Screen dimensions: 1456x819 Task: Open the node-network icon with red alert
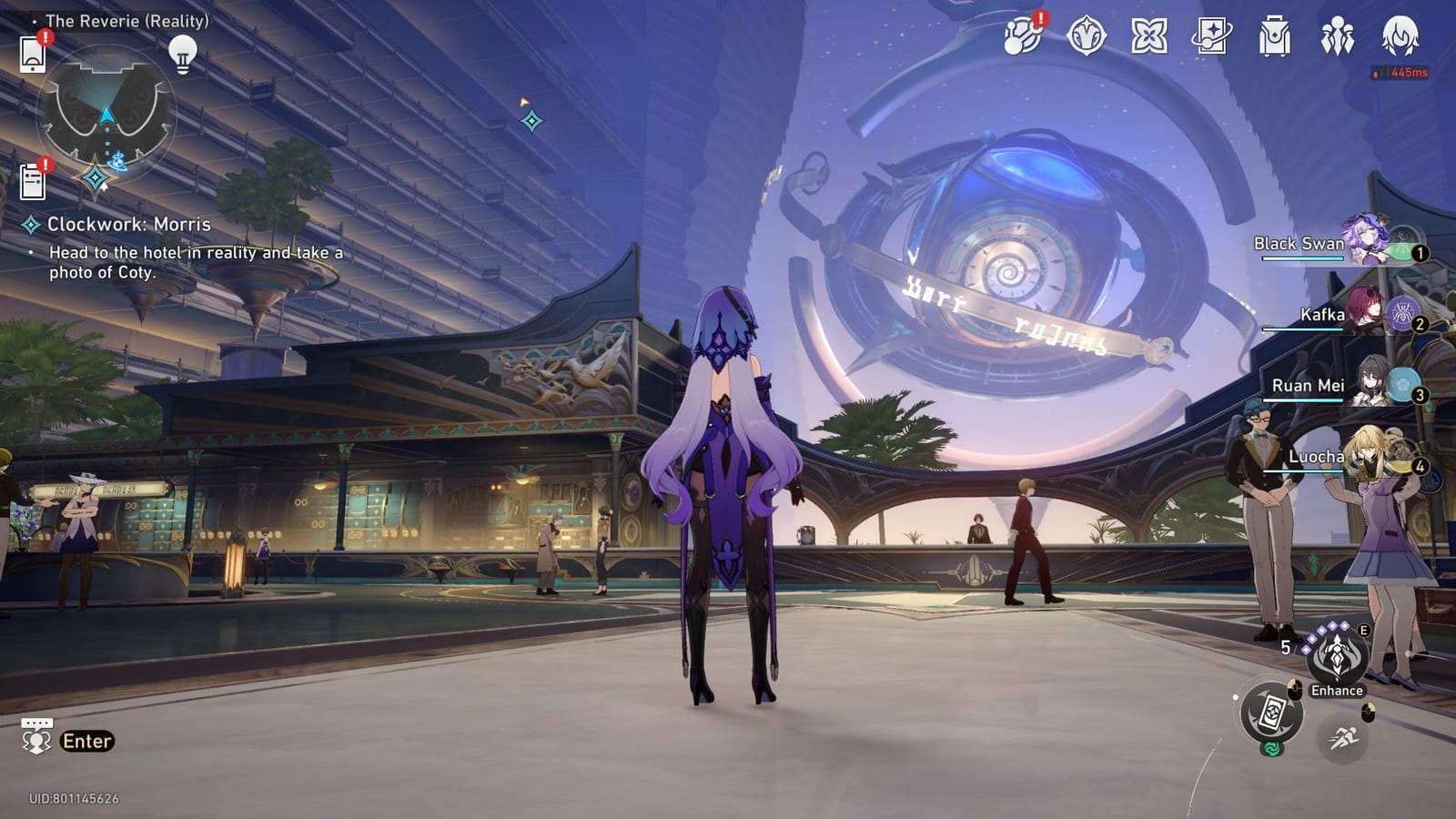pos(1023,37)
